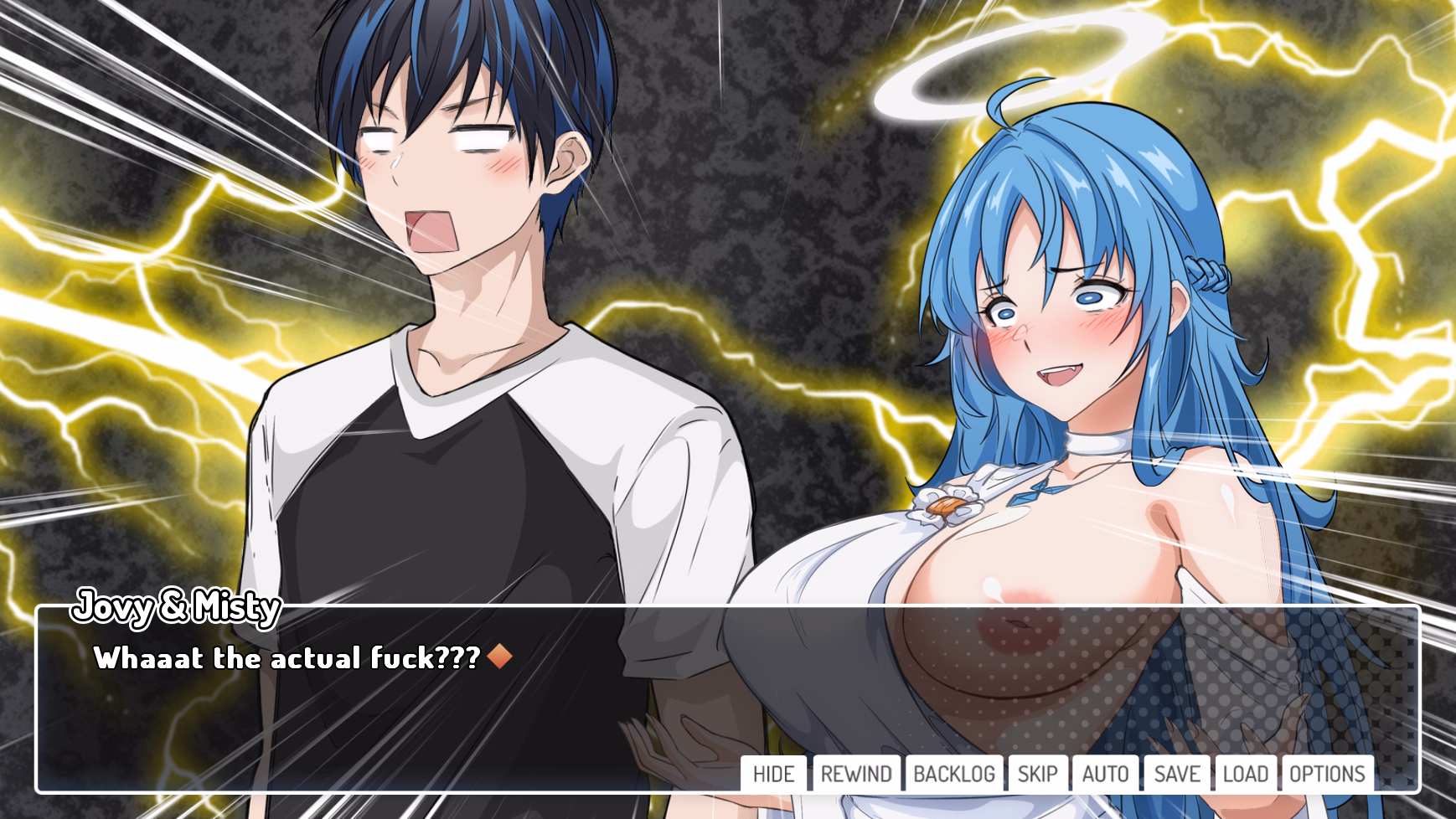
Task: Open the BACKLOG to review dialogue history
Action: click(x=954, y=774)
